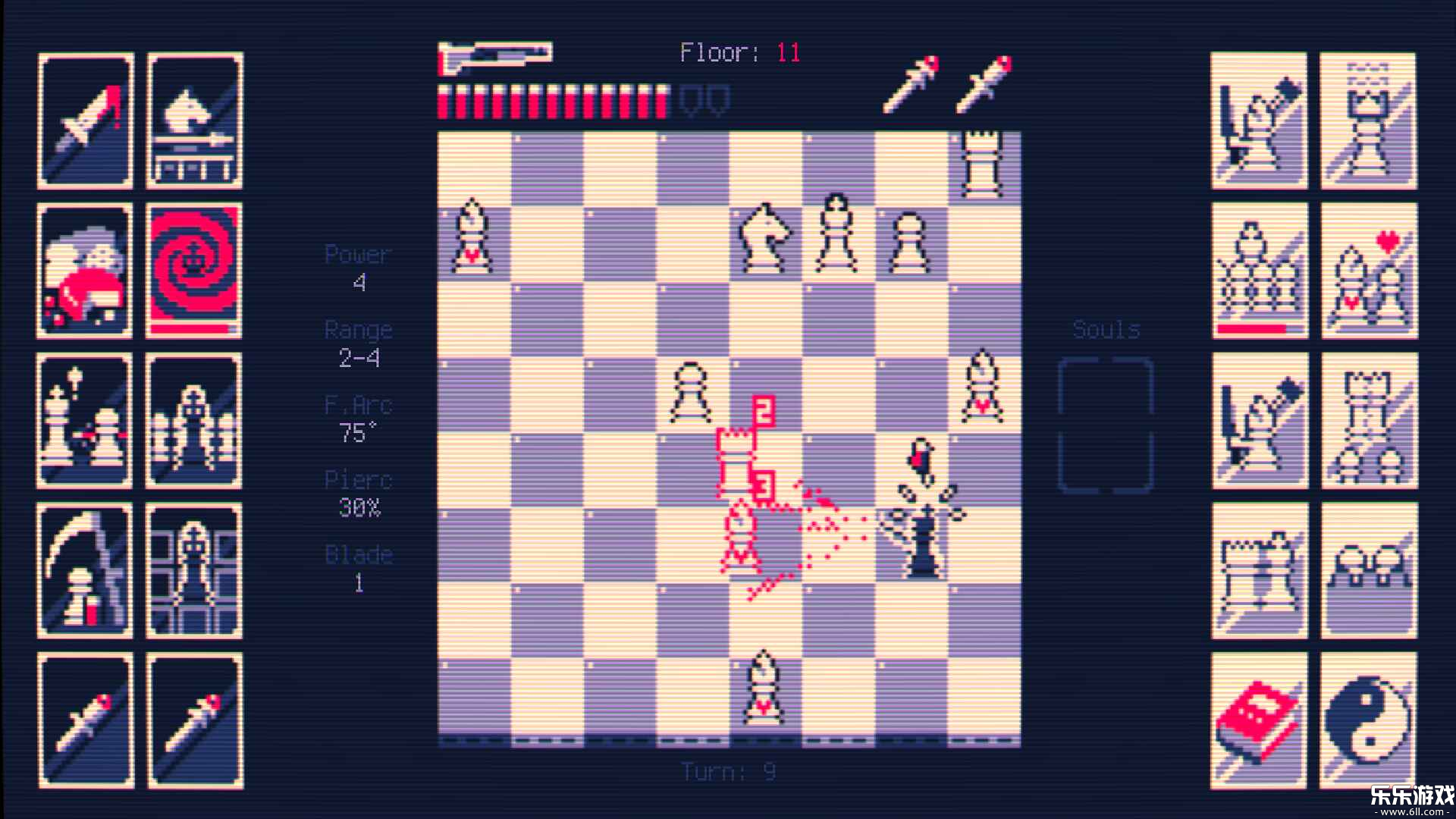Screen dimensions: 1456x819
Task: Click the Floor: 11 label
Action: [x=739, y=52]
